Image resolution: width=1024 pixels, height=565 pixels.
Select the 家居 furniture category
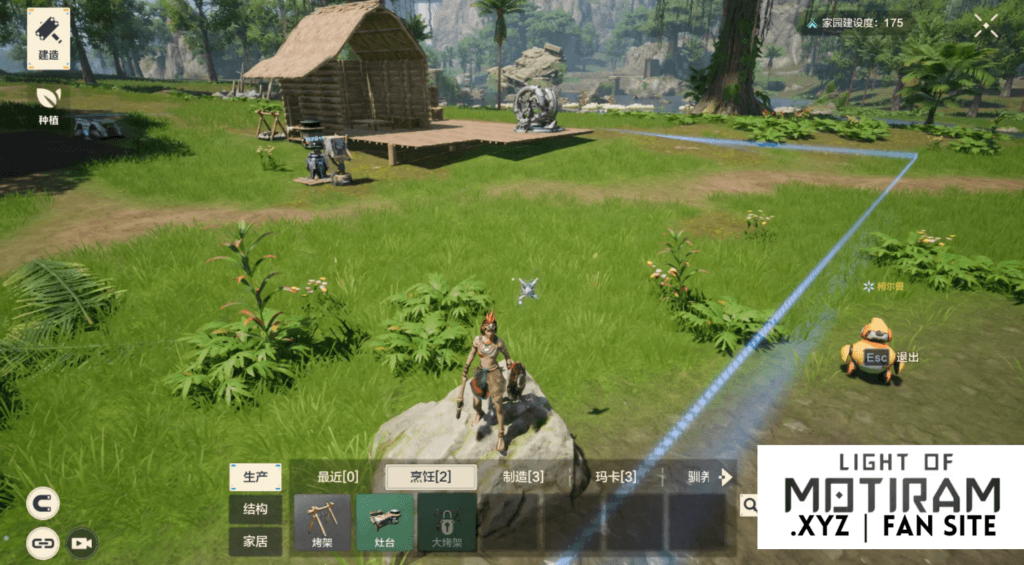[255, 541]
